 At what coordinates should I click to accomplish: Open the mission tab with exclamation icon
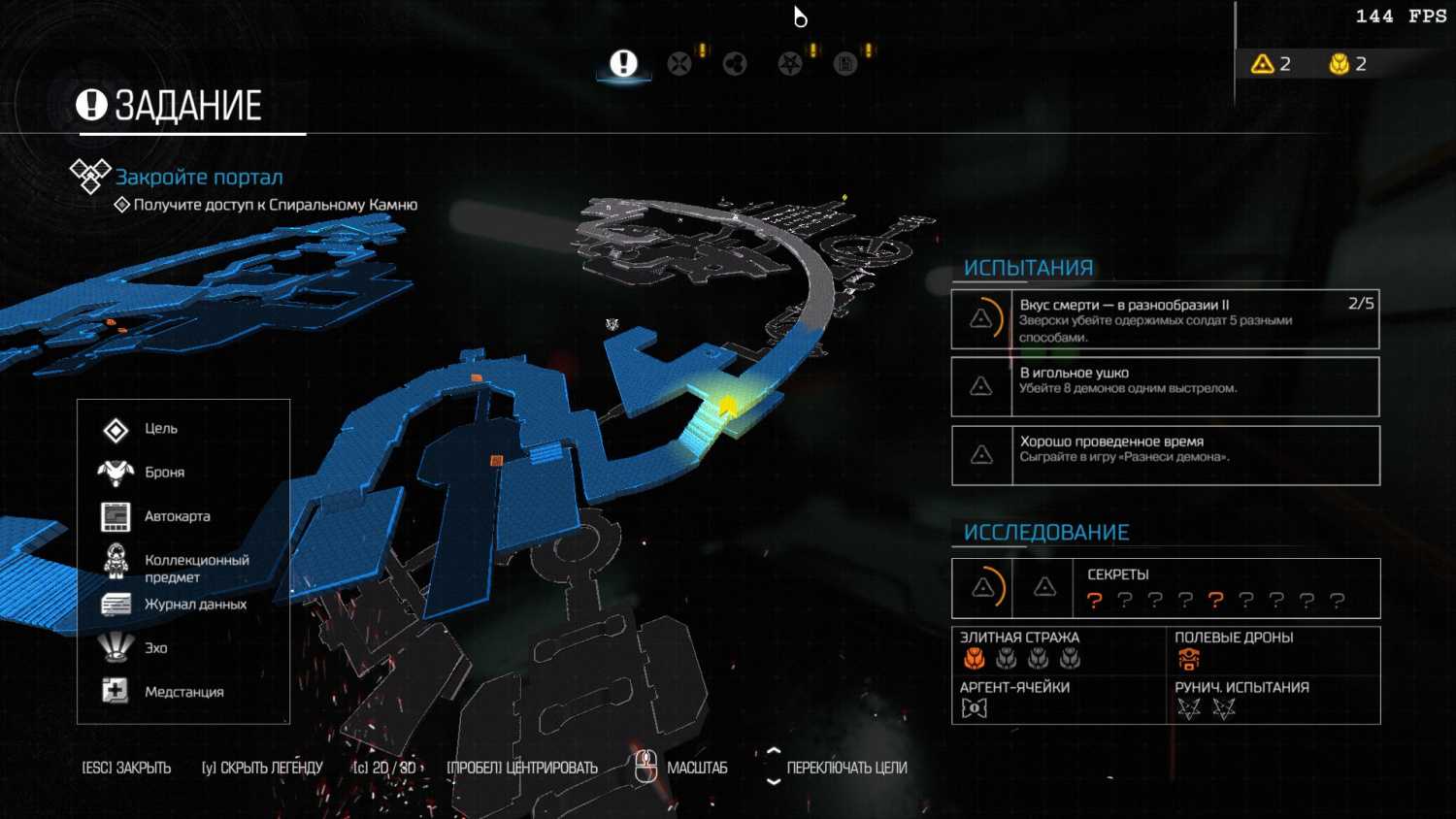(623, 64)
